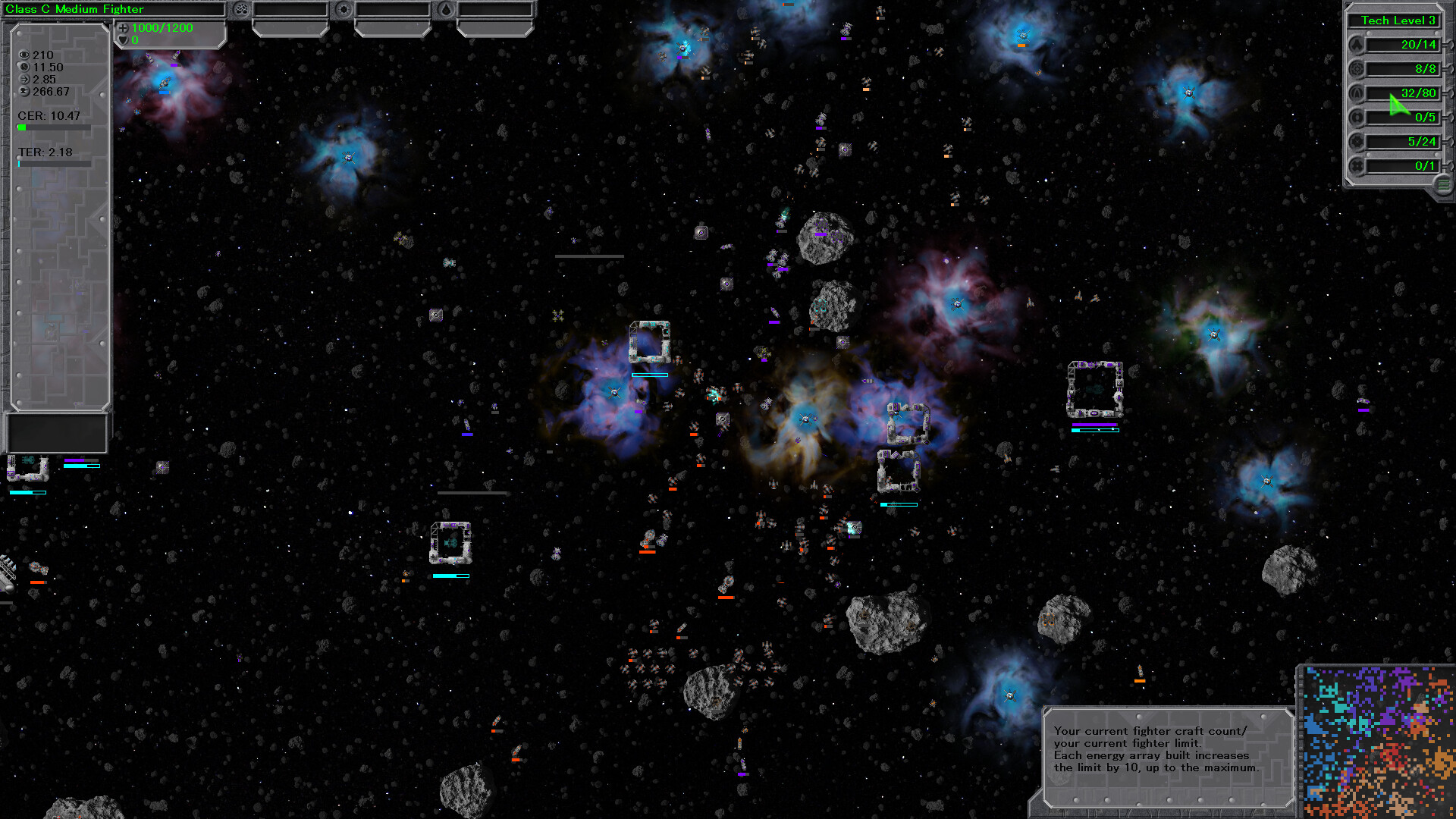1456x819 pixels.
Task: Select the fighter craft icon showing 32/80
Action: tap(1357, 93)
